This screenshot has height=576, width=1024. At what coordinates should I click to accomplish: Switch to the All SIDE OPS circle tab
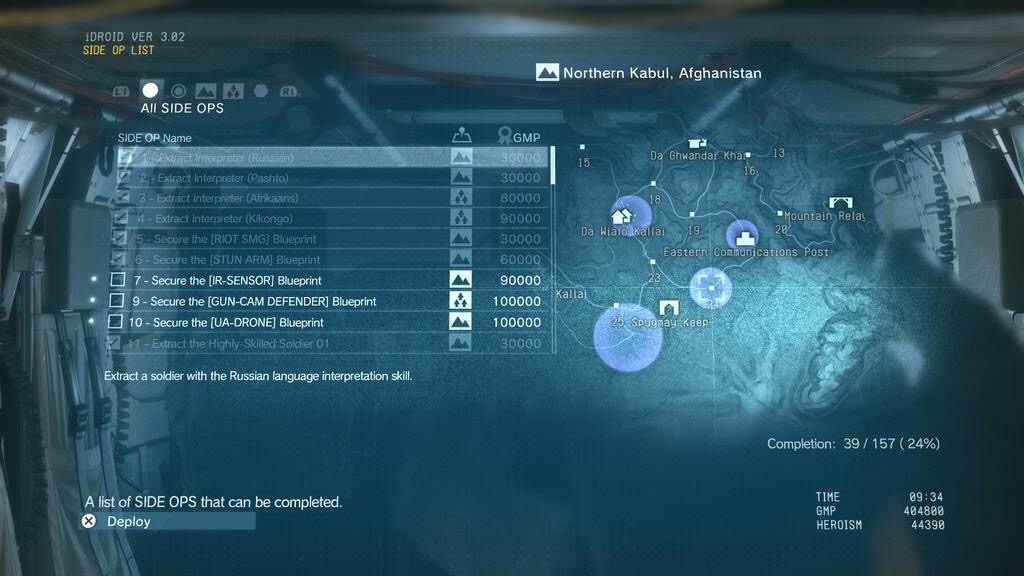tap(150, 90)
